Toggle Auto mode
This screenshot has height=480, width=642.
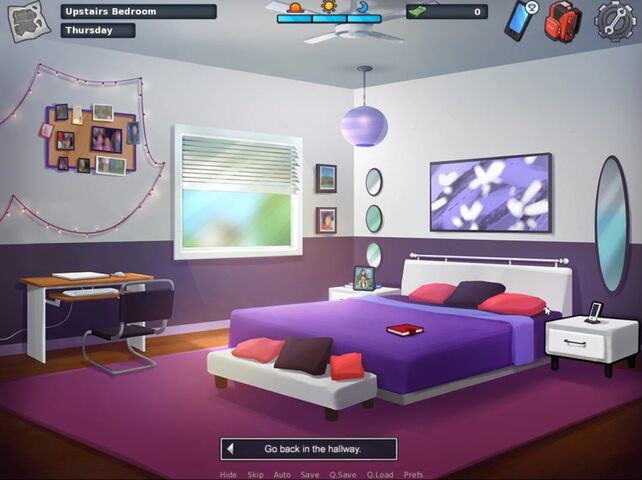[282, 475]
